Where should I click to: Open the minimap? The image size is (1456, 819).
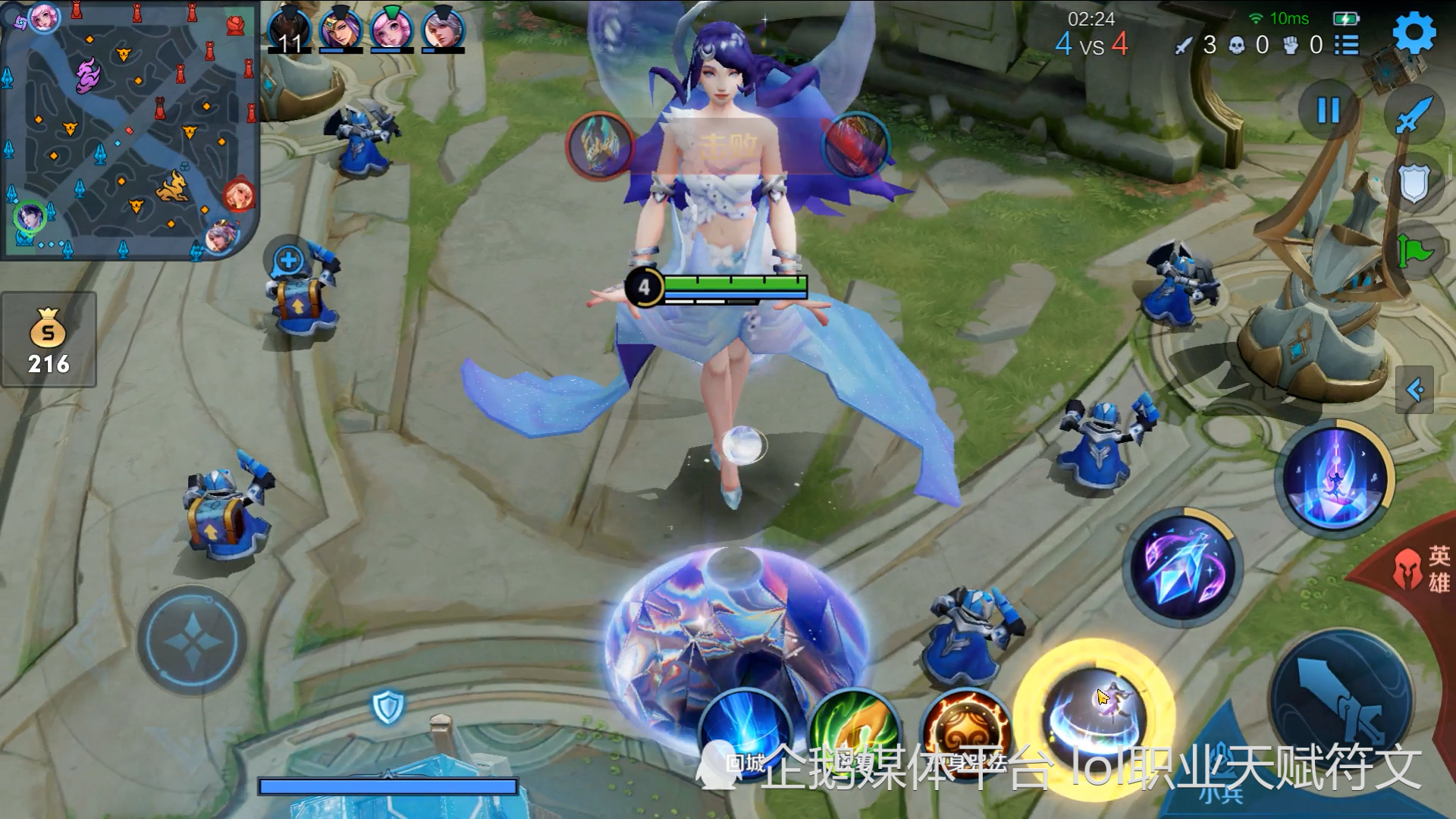[129, 130]
